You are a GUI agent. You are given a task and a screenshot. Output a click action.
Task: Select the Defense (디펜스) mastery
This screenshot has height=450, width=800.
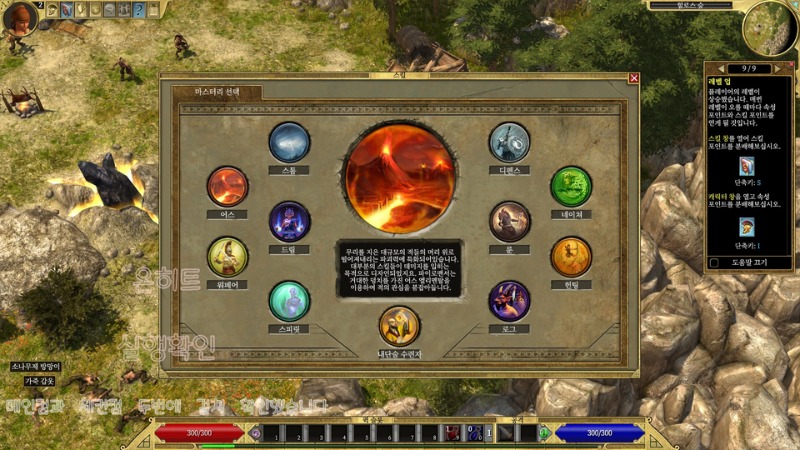[x=509, y=143]
